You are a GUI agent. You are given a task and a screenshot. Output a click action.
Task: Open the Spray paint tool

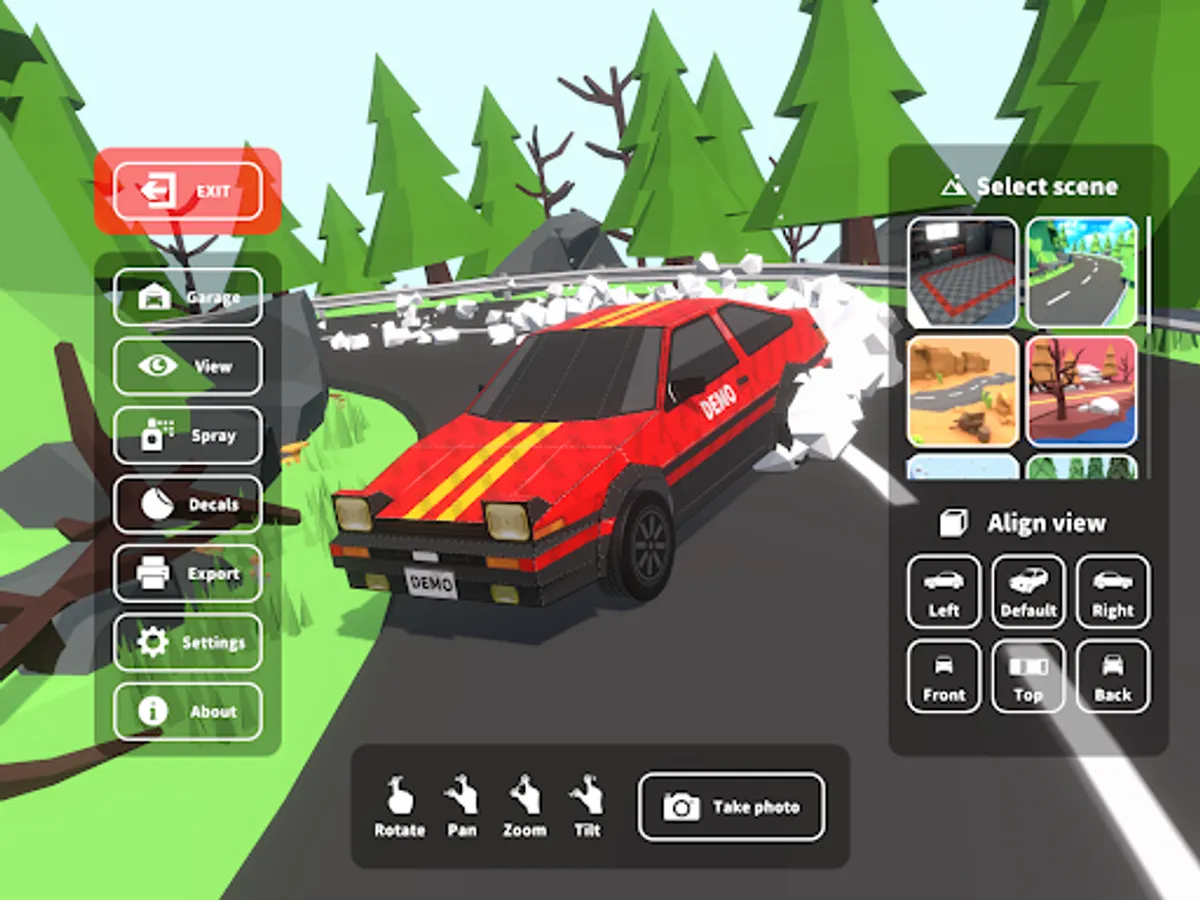tap(188, 435)
